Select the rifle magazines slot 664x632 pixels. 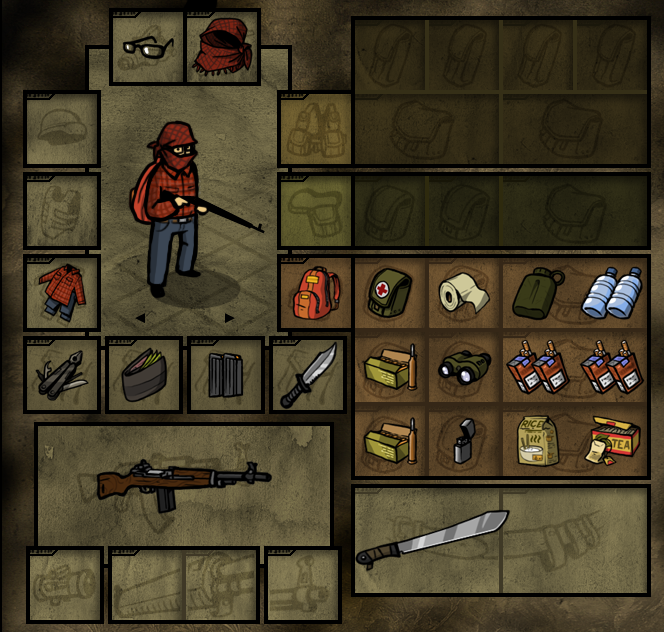225,375
